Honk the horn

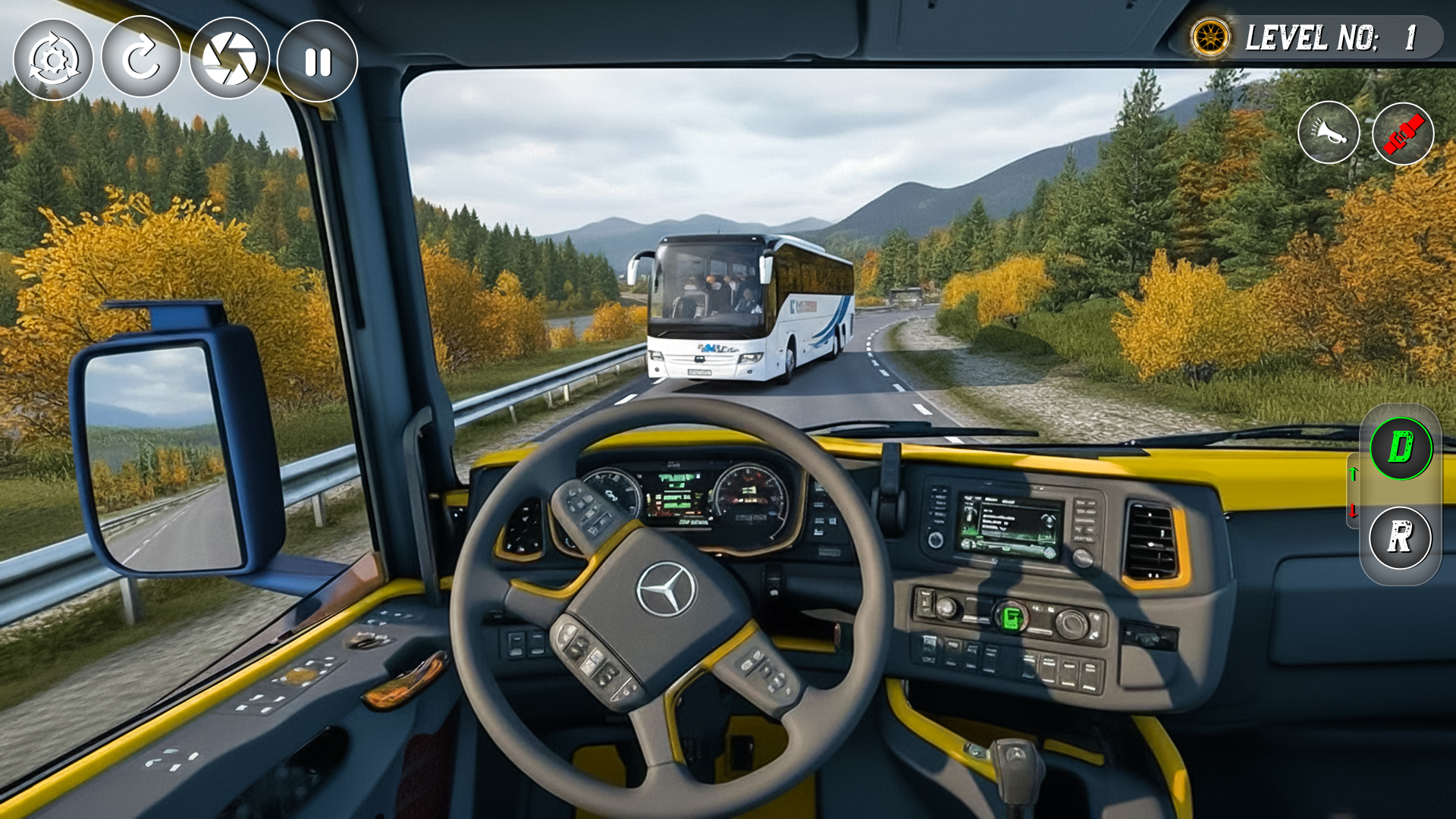(1329, 133)
